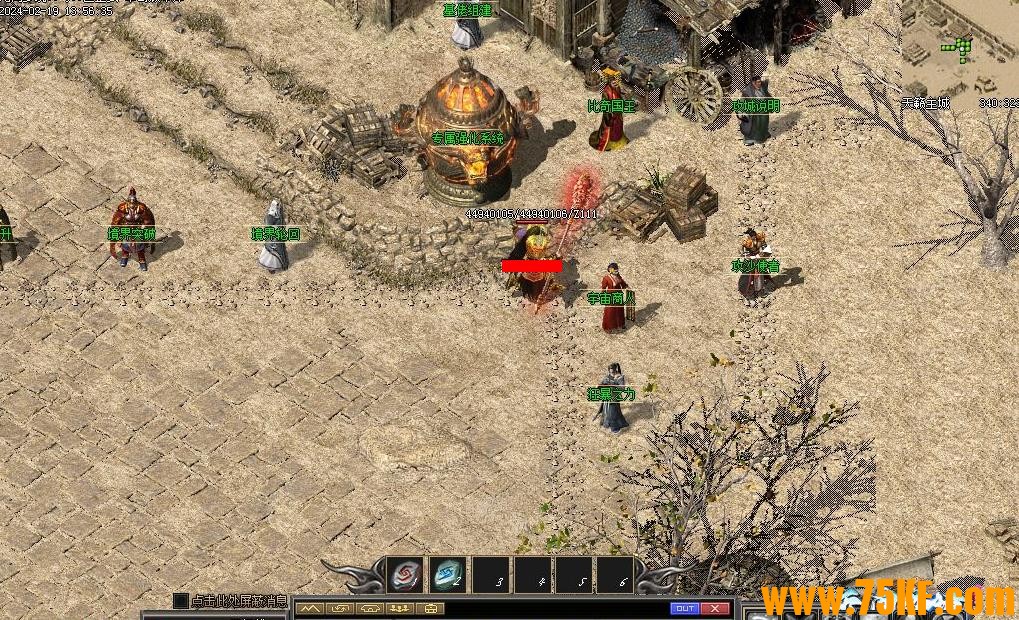Use the blue rune stone in hotbar slot 2
1019x620 pixels.
(447, 575)
